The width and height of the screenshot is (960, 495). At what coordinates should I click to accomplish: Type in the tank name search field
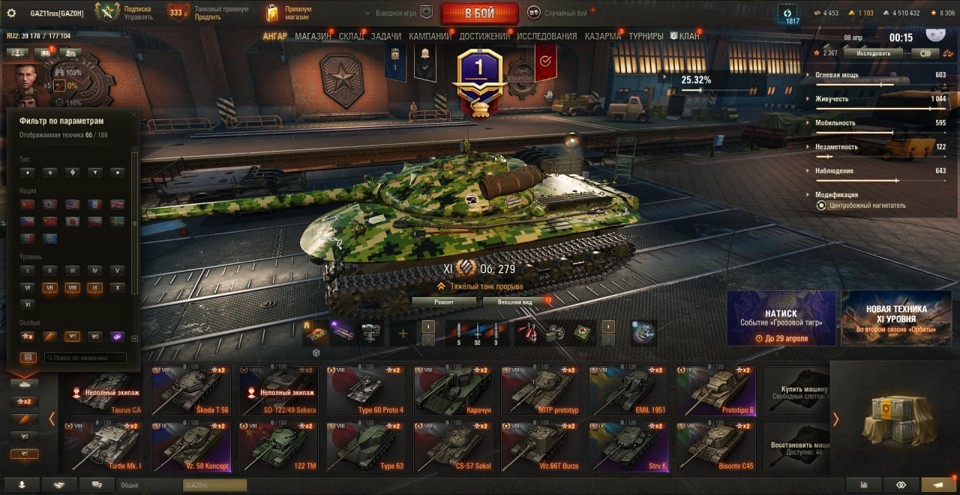point(83,357)
